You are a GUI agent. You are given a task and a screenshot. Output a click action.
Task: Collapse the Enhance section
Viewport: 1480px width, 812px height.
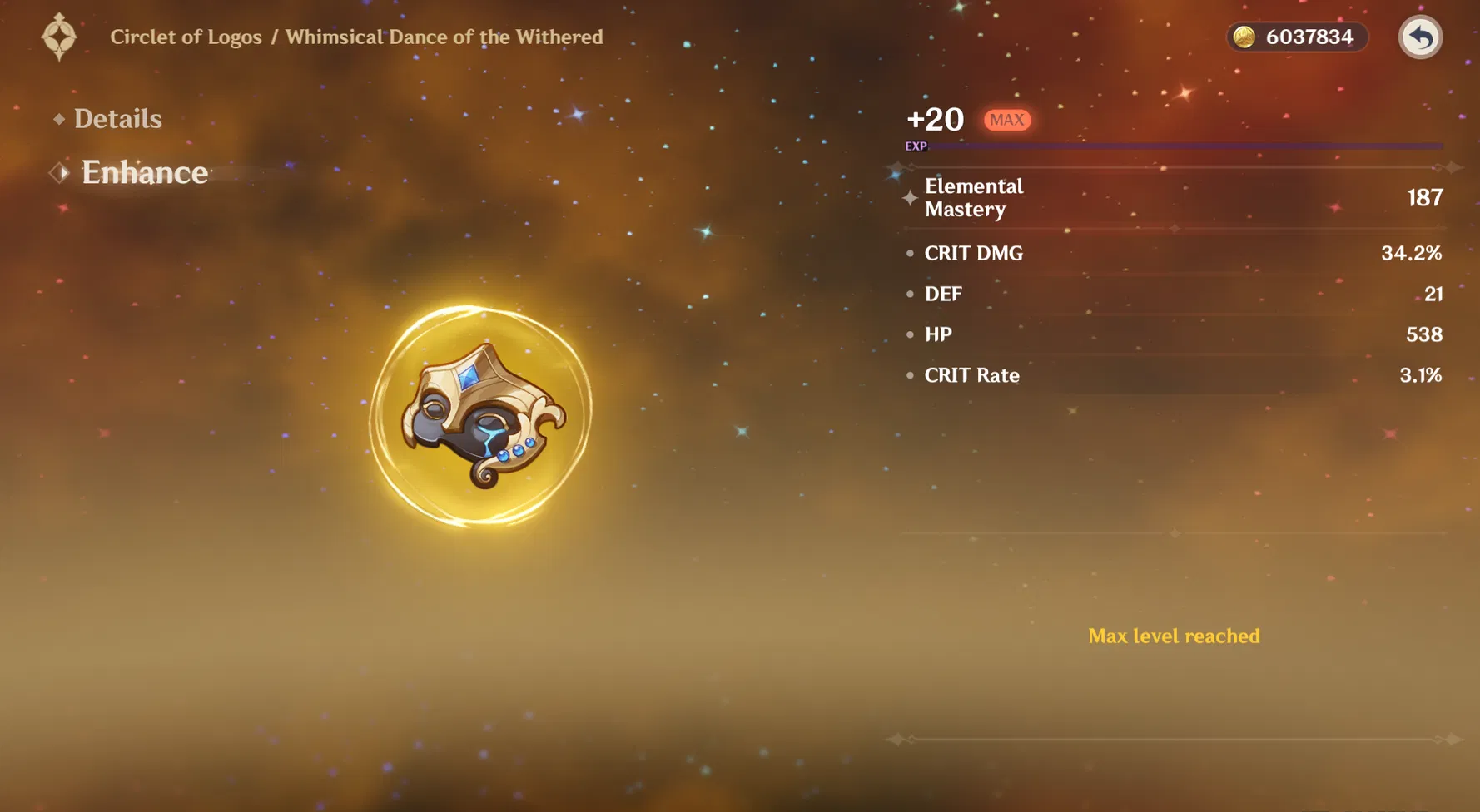[143, 172]
